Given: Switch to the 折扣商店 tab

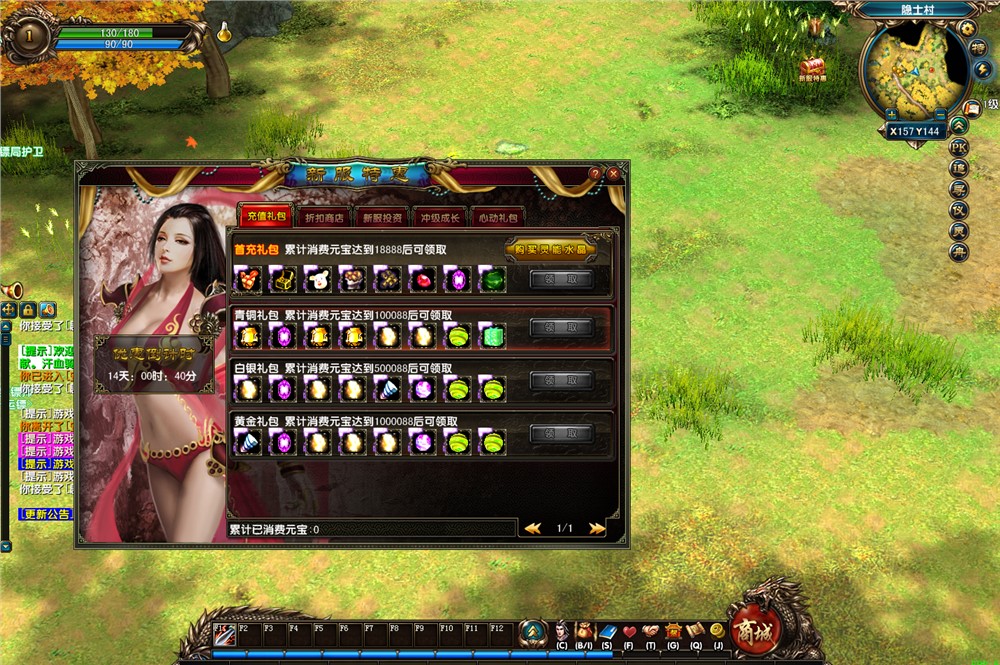Looking at the screenshot, I should tap(323, 217).
